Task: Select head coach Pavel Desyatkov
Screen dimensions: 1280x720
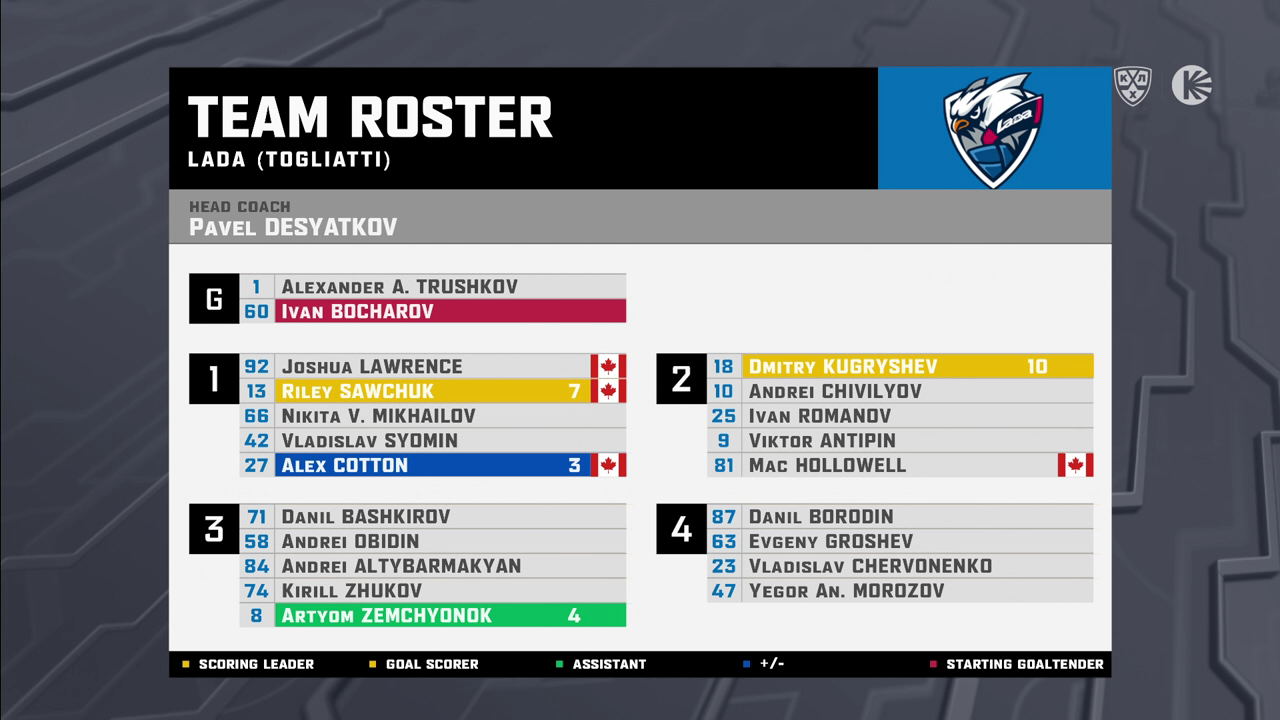Action: pos(293,227)
